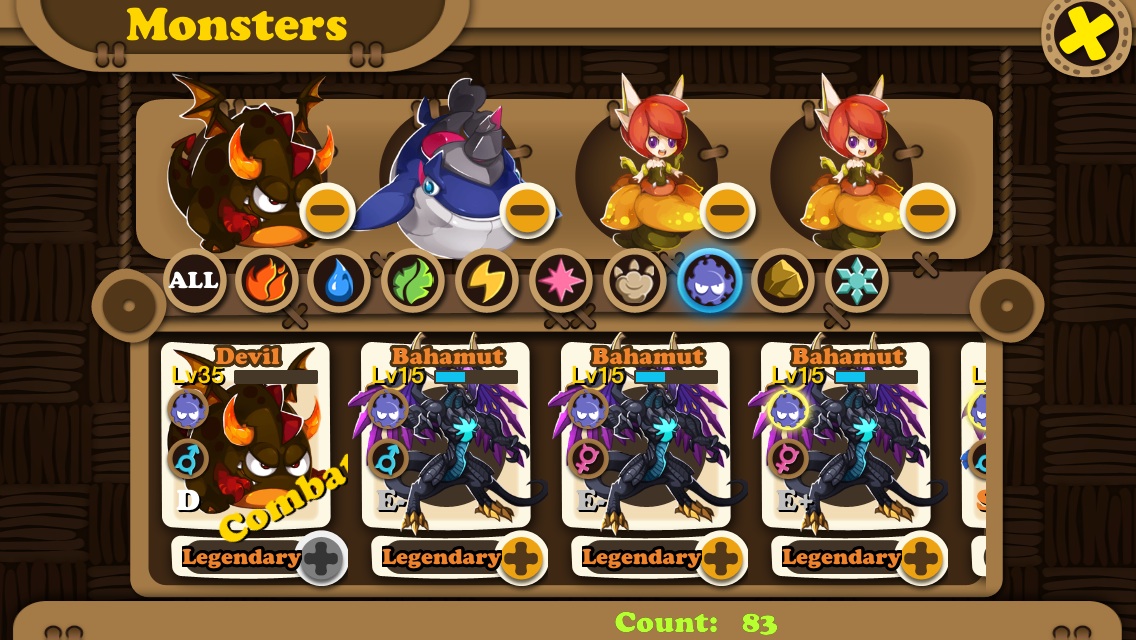Select the Devil monster card
This screenshot has height=640, width=1136.
[246, 435]
